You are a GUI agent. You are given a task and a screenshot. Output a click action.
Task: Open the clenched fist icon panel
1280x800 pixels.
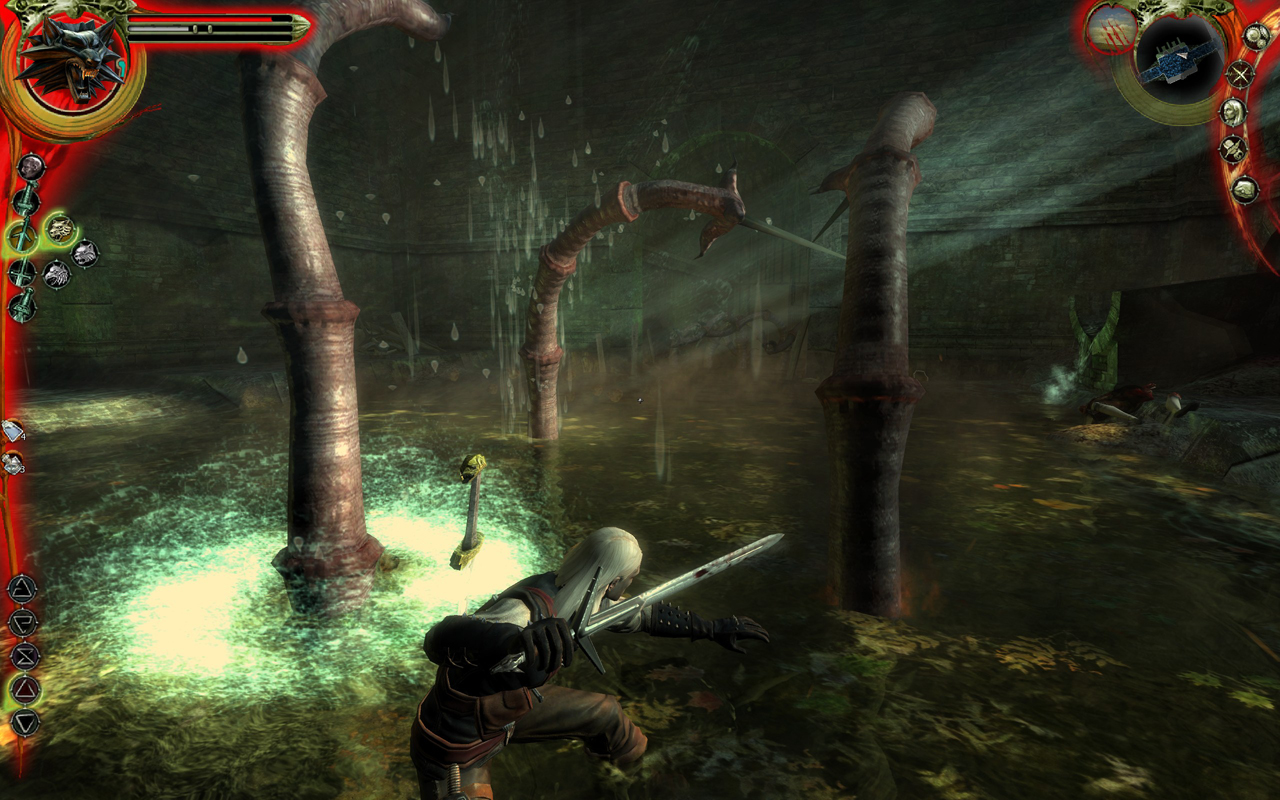click(x=1244, y=188)
